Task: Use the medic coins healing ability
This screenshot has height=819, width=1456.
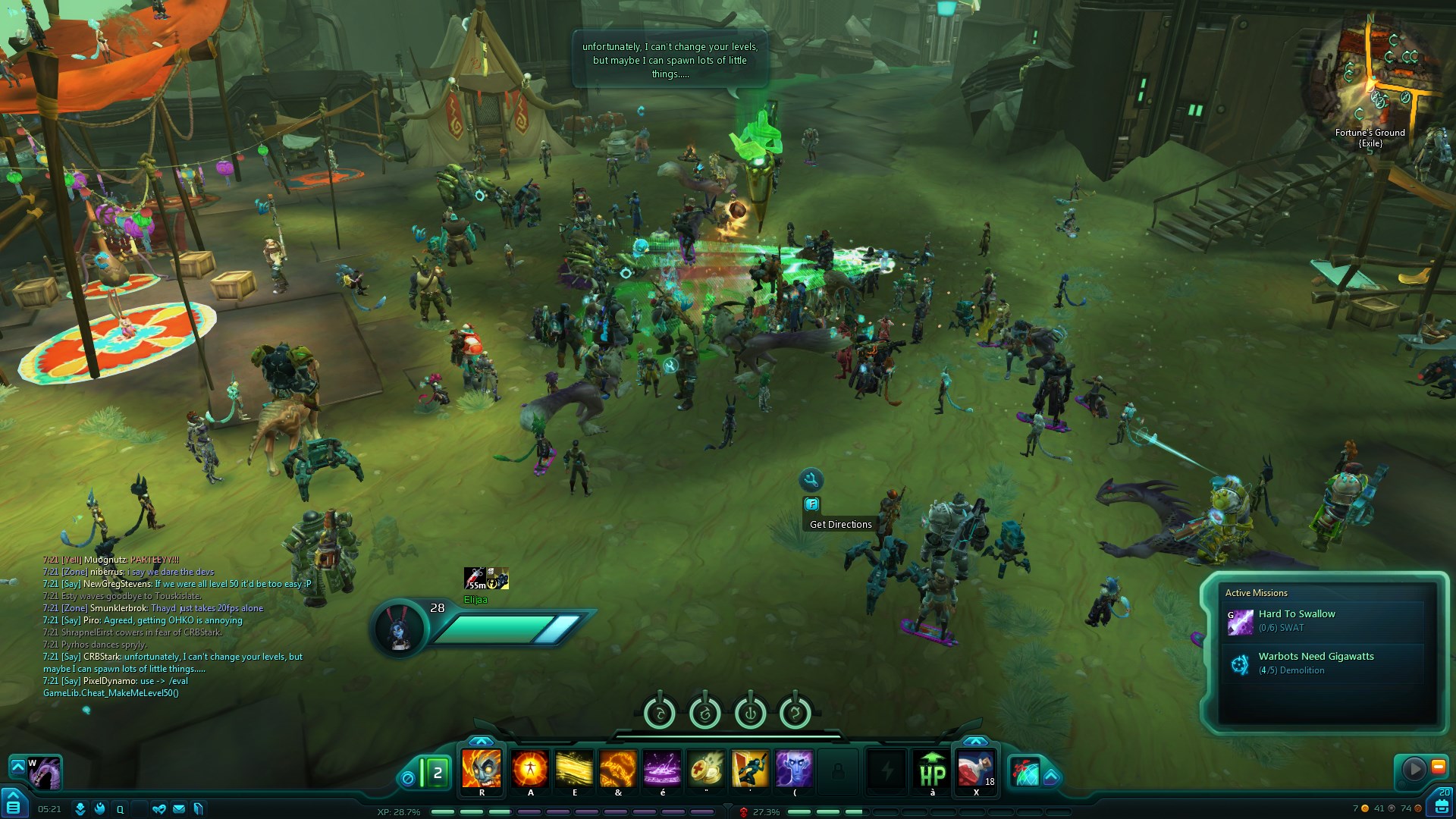Action: [x=706, y=769]
